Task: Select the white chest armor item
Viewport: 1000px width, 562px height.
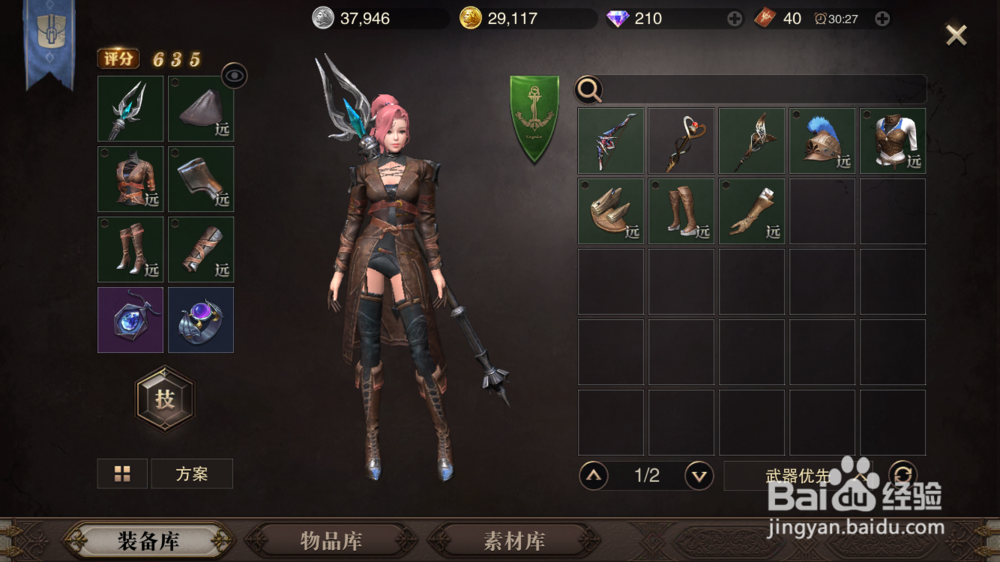Action: (893, 141)
